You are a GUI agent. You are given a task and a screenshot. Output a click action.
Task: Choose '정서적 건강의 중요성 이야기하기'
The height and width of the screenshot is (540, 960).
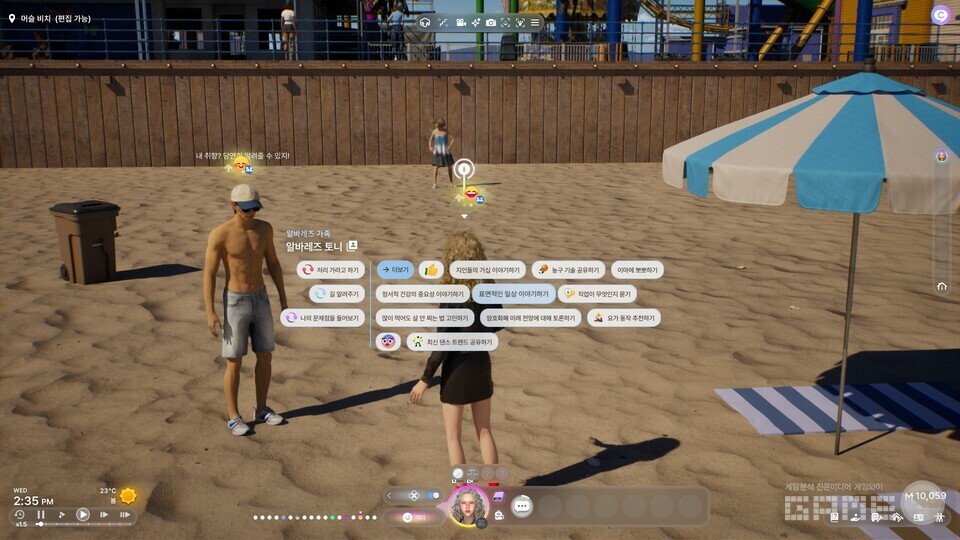point(421,294)
